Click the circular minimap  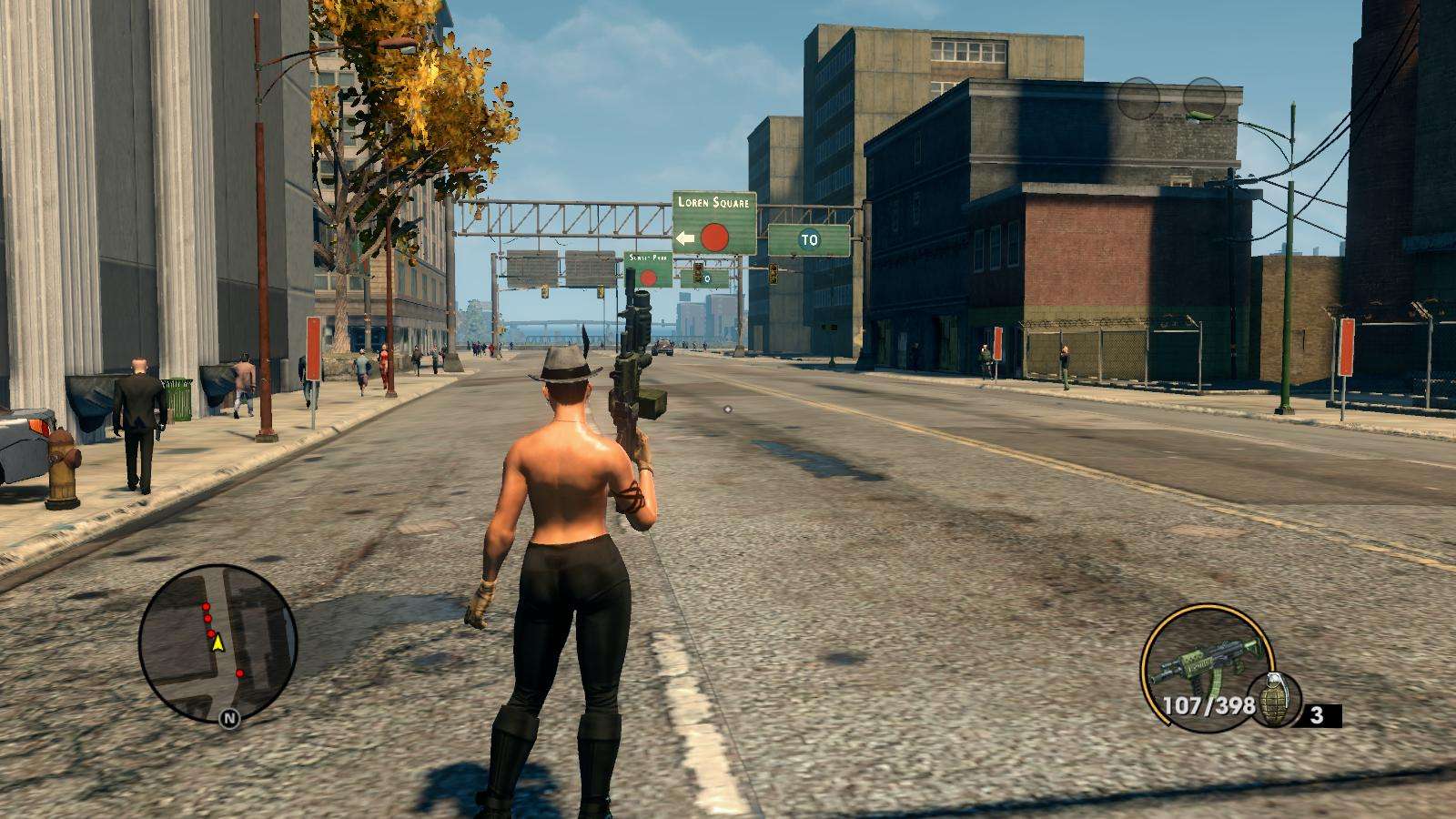click(x=218, y=643)
